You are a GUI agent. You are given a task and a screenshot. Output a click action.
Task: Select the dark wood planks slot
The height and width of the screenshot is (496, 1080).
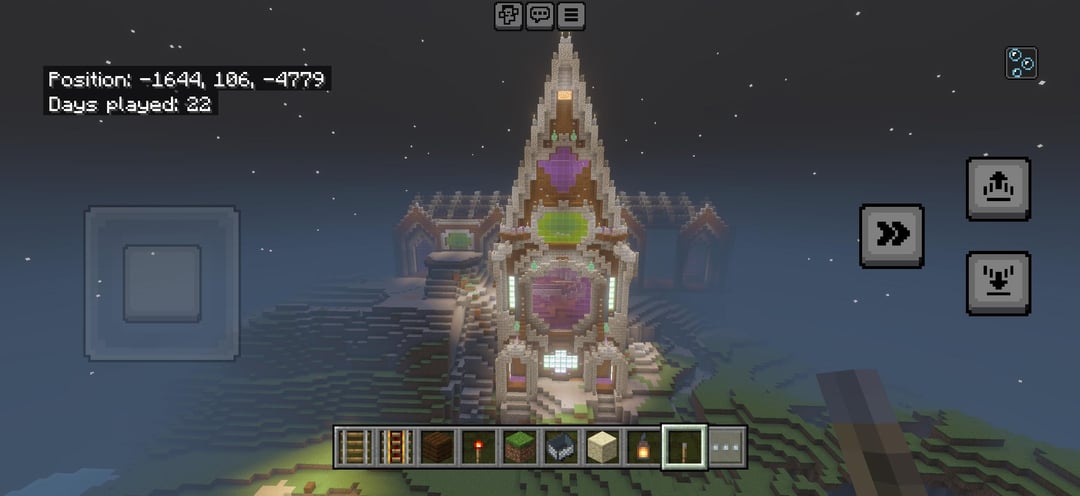pos(437,447)
